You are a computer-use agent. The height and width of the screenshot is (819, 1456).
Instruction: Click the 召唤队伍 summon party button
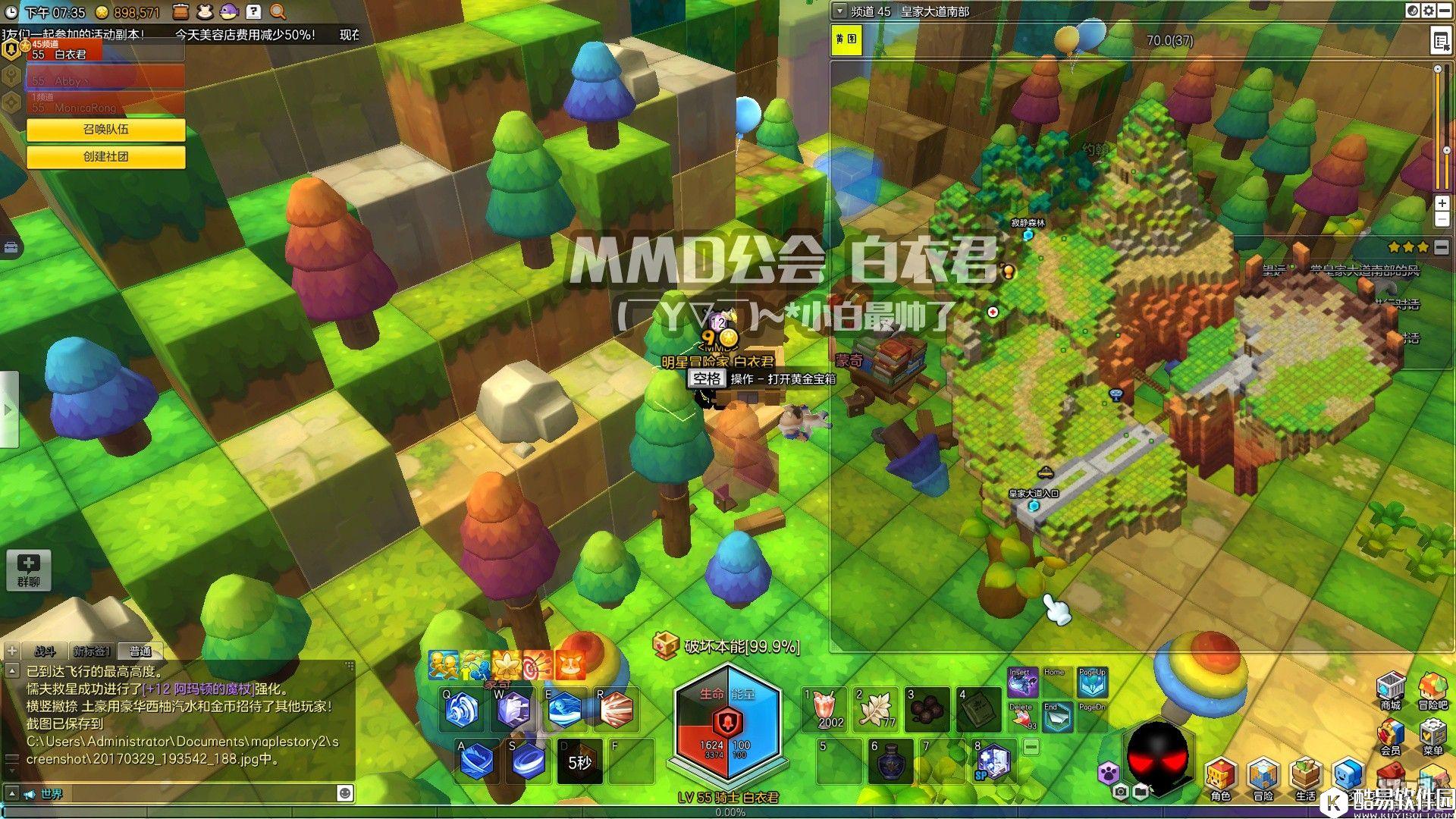pos(105,130)
